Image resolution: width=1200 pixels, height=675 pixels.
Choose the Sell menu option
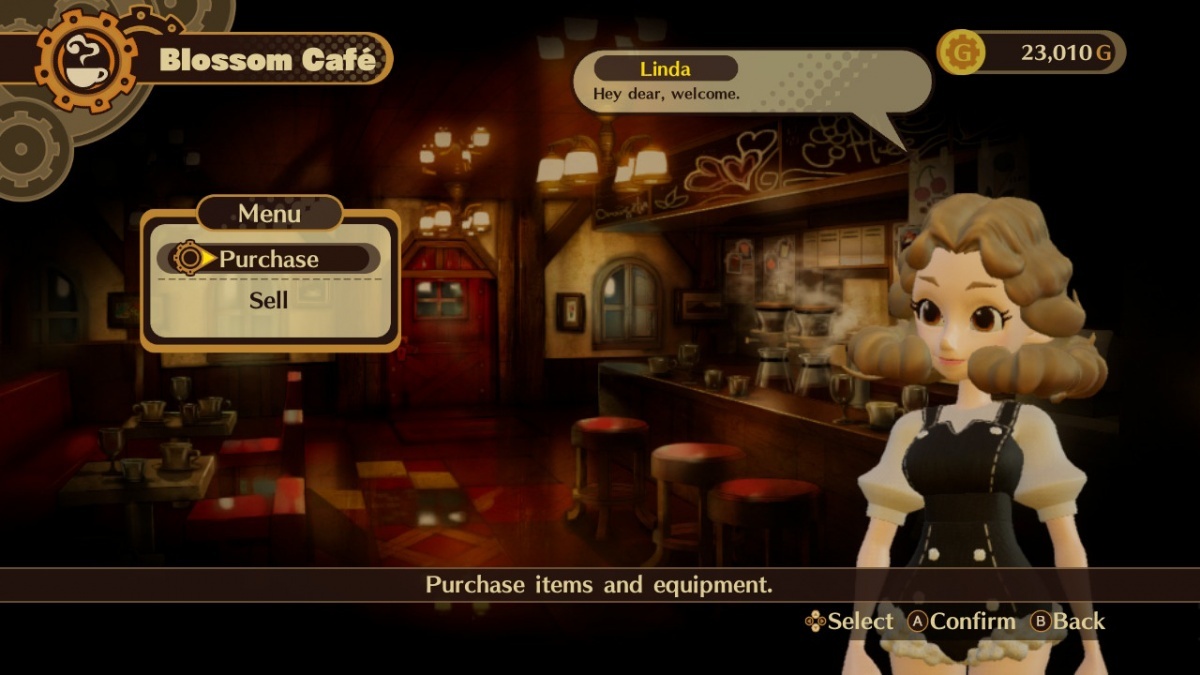(x=268, y=300)
